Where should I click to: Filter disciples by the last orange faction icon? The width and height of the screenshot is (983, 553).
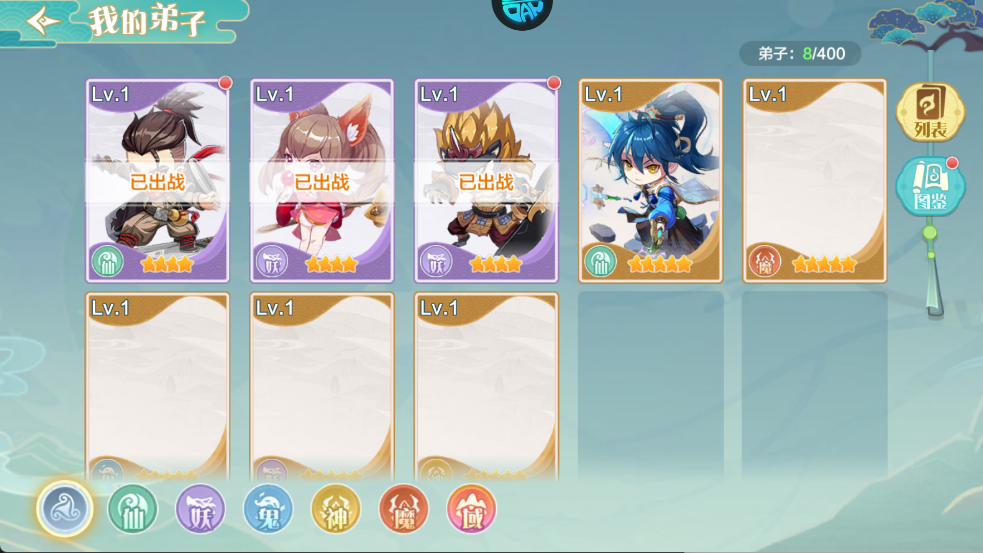coord(471,509)
